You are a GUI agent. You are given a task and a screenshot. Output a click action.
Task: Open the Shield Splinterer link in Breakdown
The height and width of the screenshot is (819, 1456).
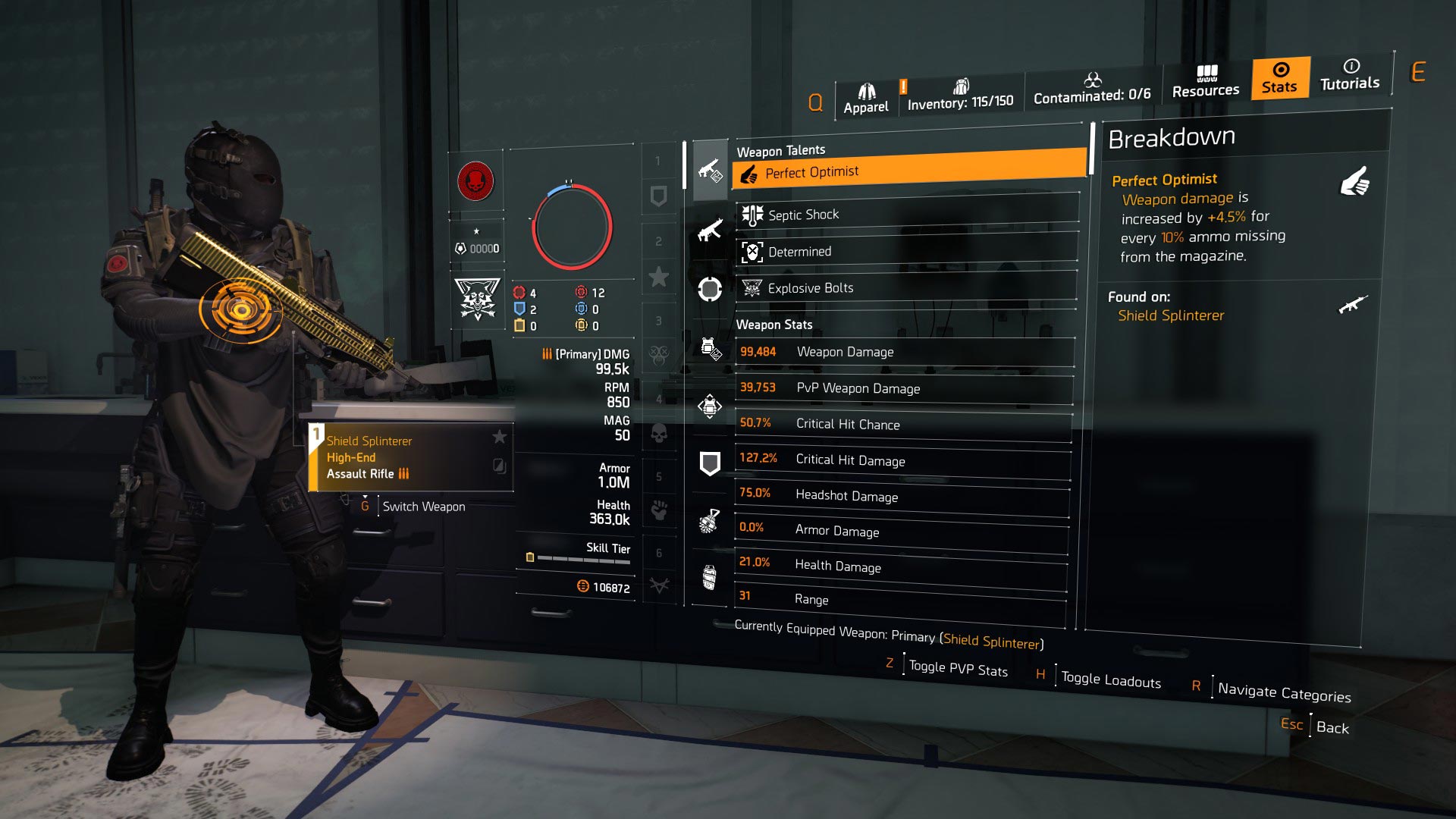[1170, 315]
